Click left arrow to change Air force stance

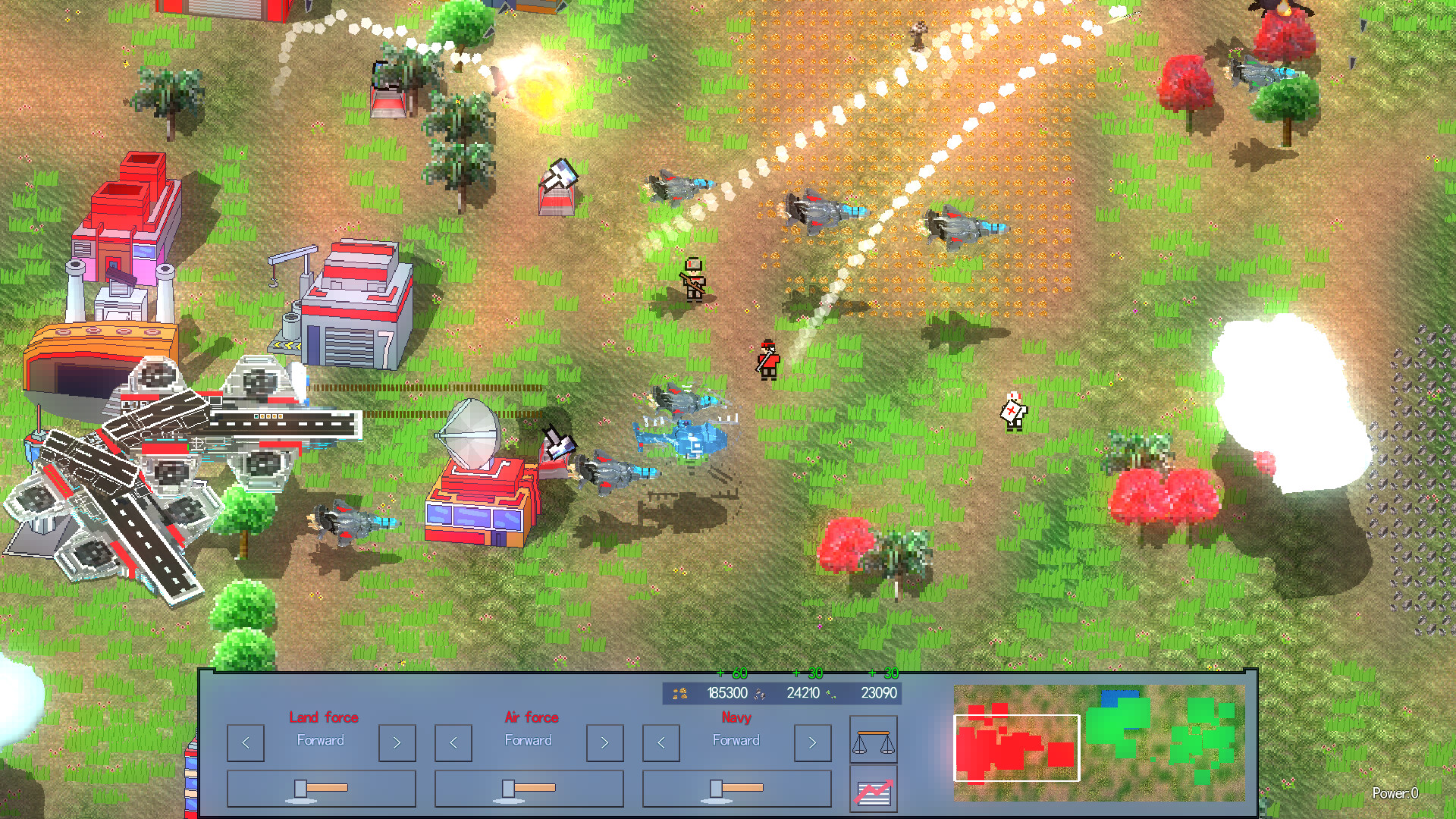click(453, 742)
